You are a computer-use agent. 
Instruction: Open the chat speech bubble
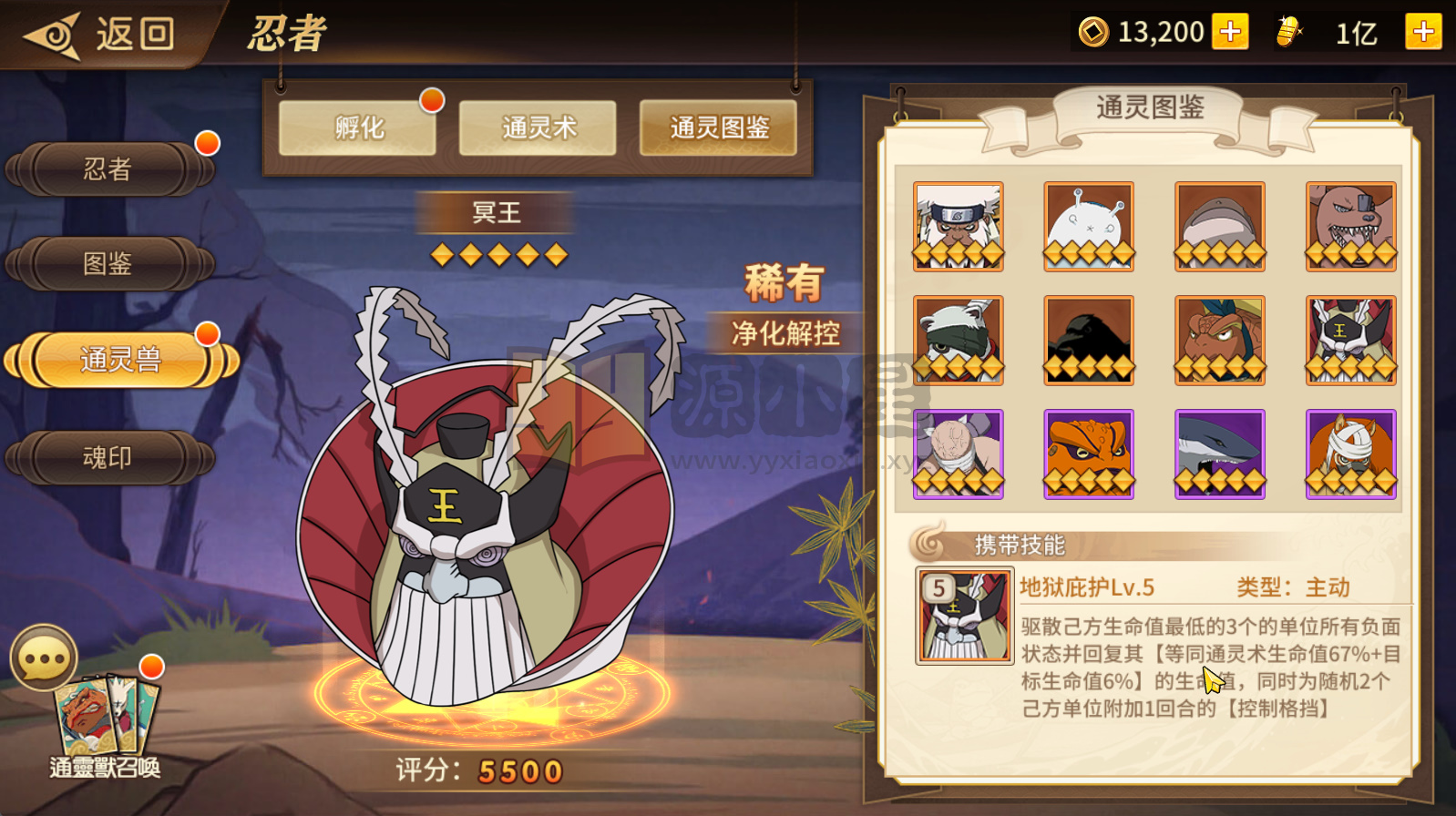[43, 657]
